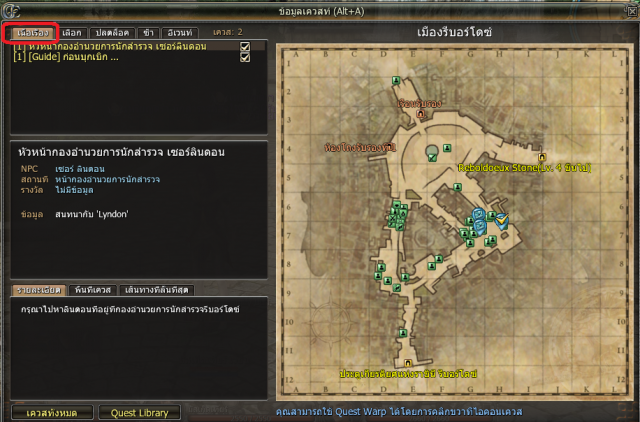Click the southern city gate map marker
640x422 pixels.
pyautogui.click(x=408, y=362)
